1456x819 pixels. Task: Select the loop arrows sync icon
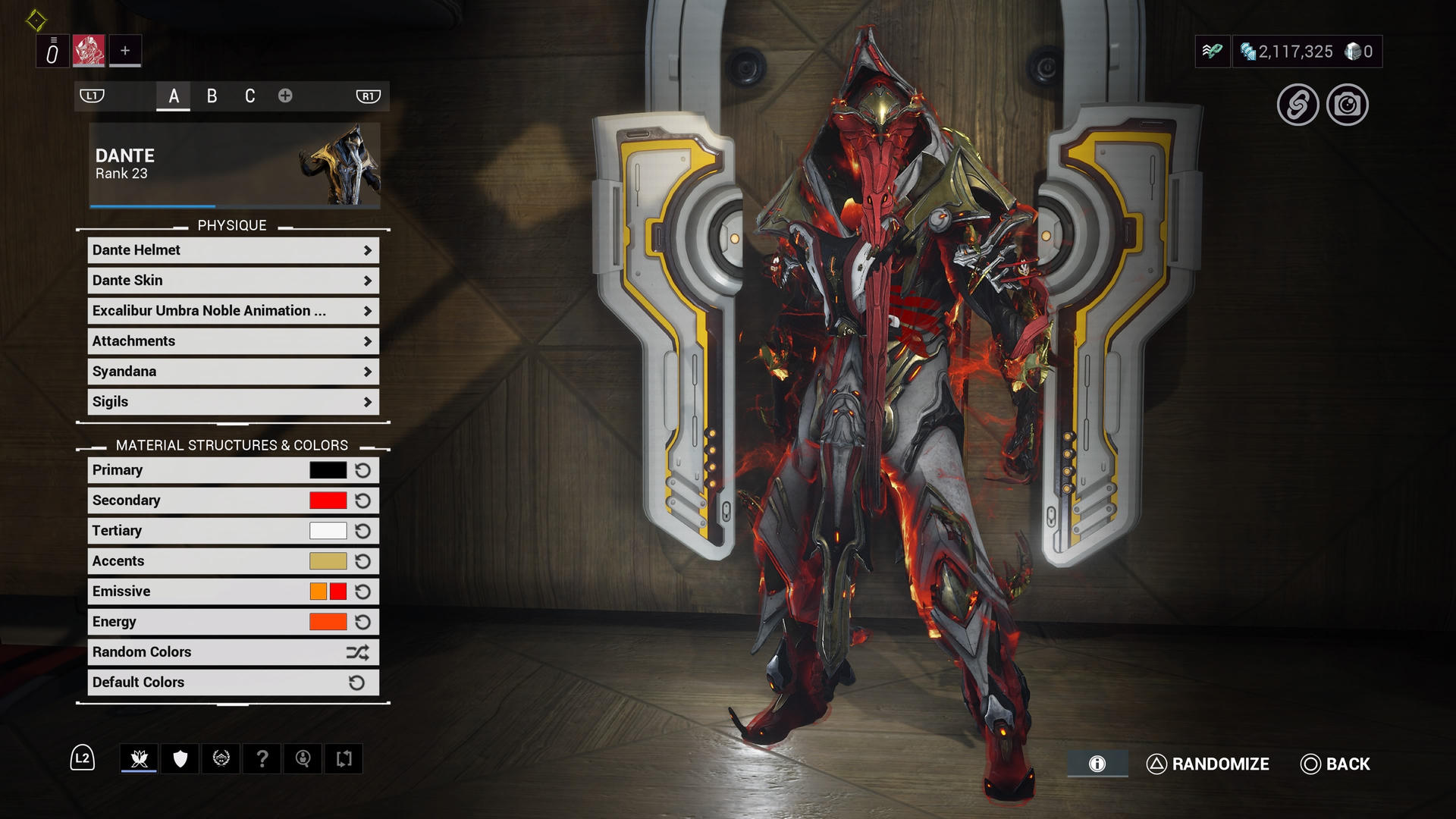344,758
